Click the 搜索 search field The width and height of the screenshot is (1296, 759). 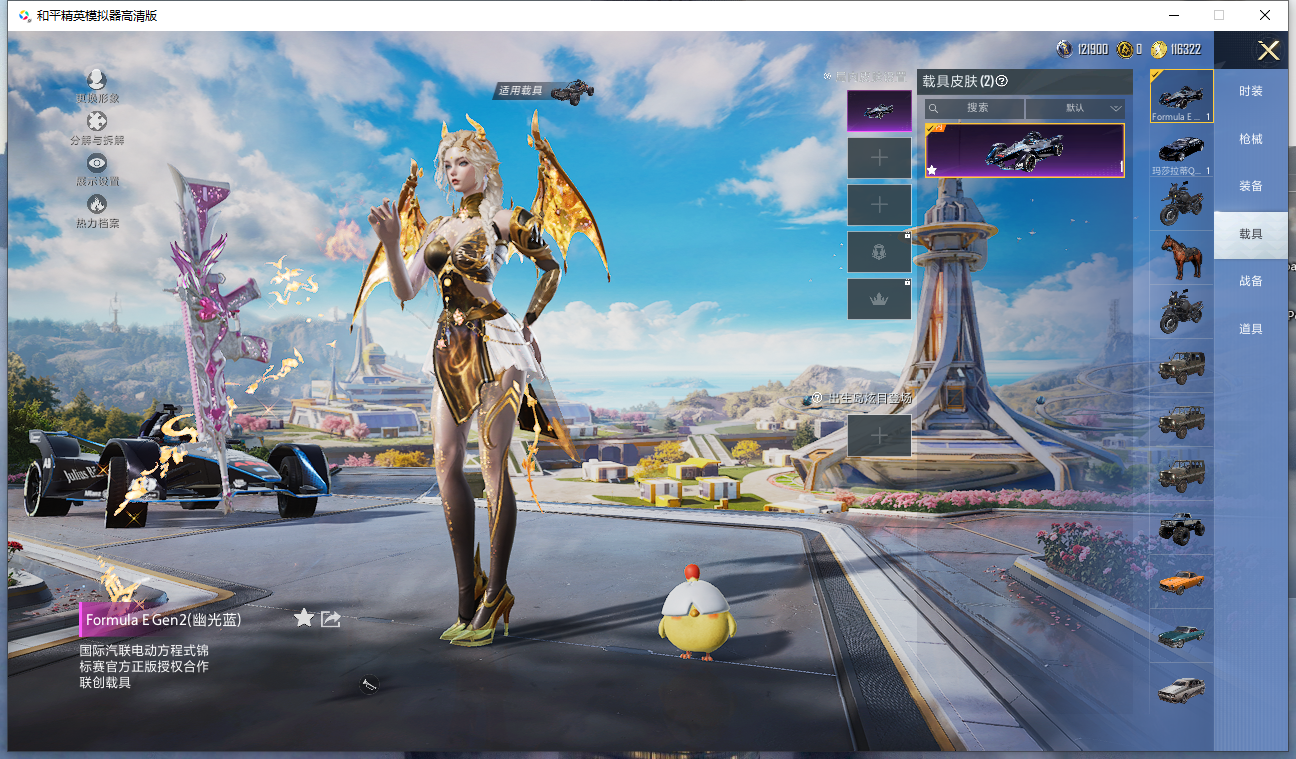pyautogui.click(x=975, y=108)
